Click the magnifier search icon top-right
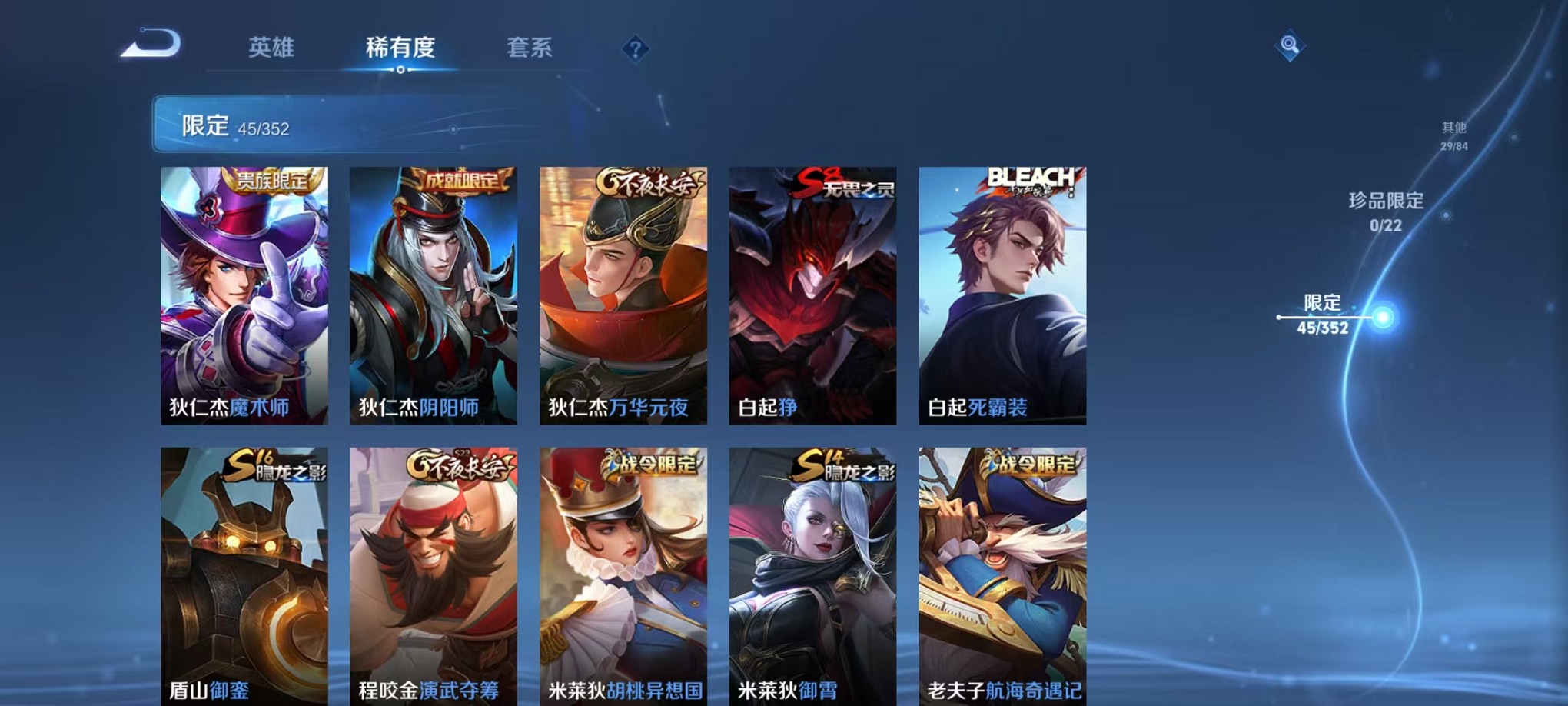The width and height of the screenshot is (1568, 706). pyautogui.click(x=1291, y=46)
